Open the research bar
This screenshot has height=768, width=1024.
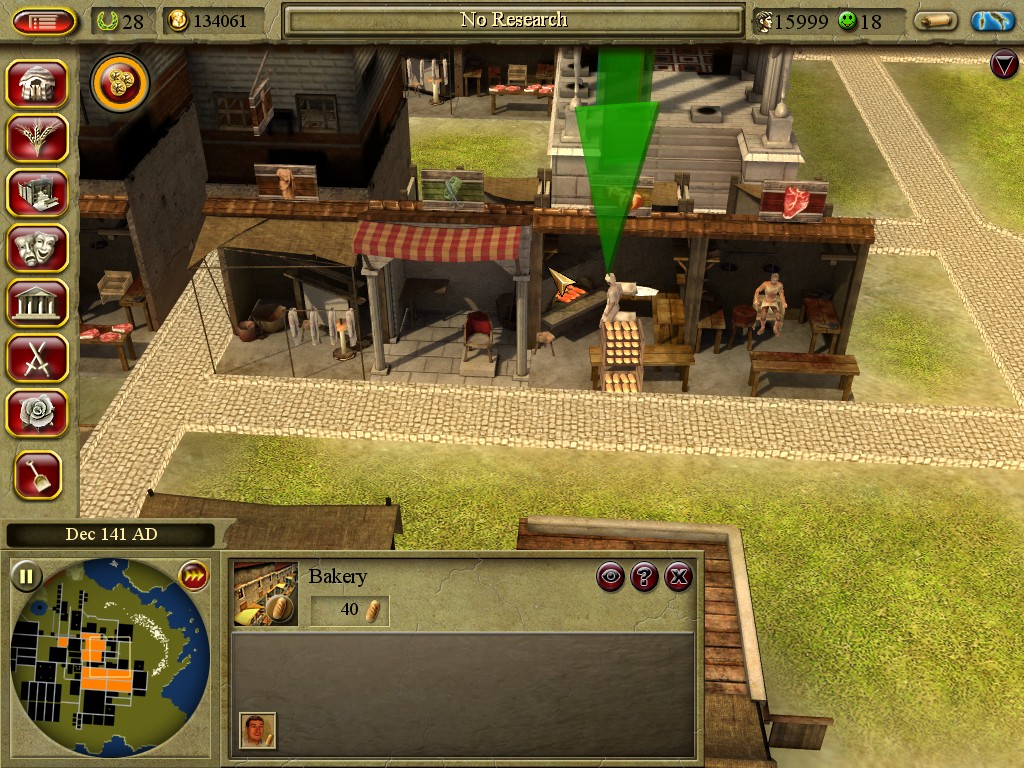[x=513, y=20]
